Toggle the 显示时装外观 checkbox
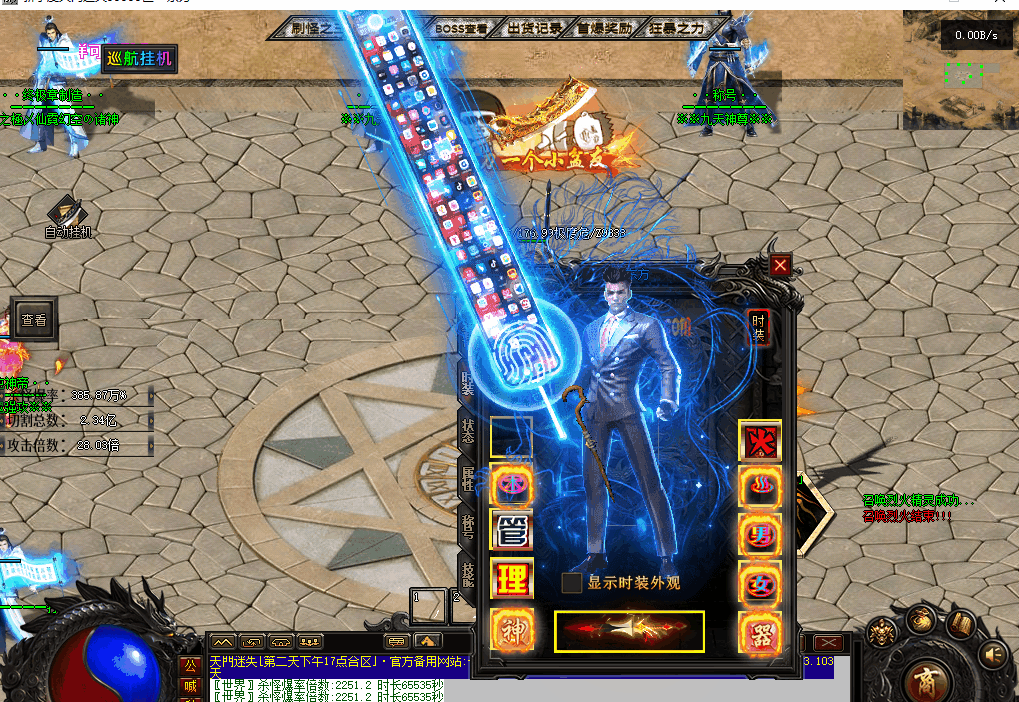This screenshot has width=1019, height=702. pos(572,583)
